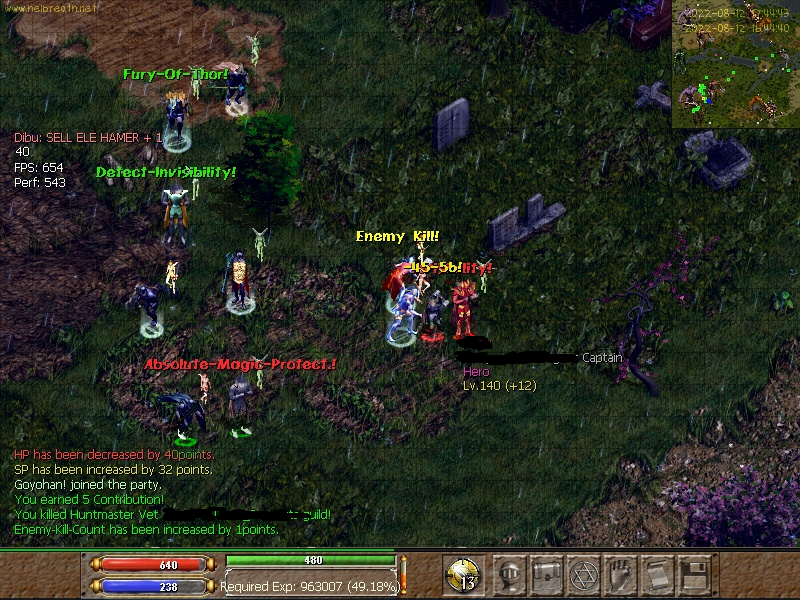
Task: Click the minimap in the corner
Action: 735,65
